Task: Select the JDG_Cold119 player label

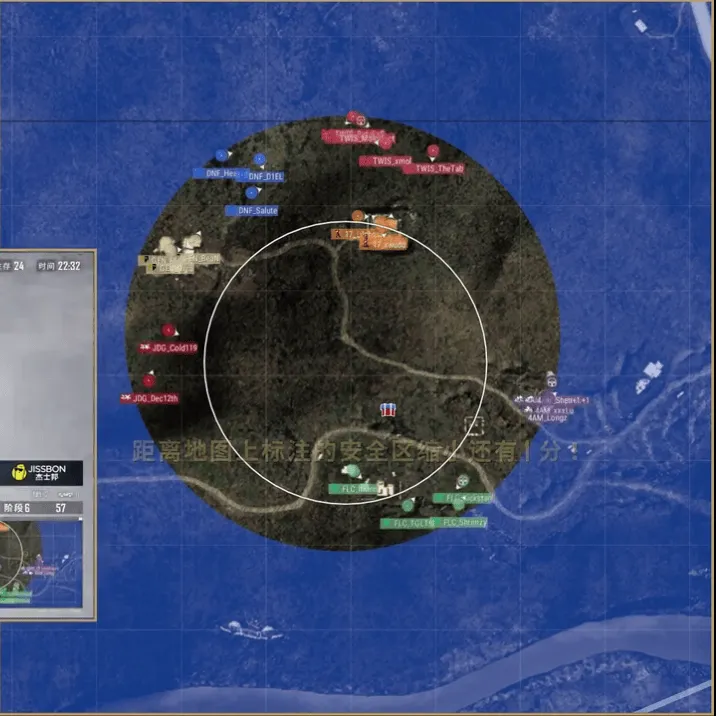Action: 168,348
